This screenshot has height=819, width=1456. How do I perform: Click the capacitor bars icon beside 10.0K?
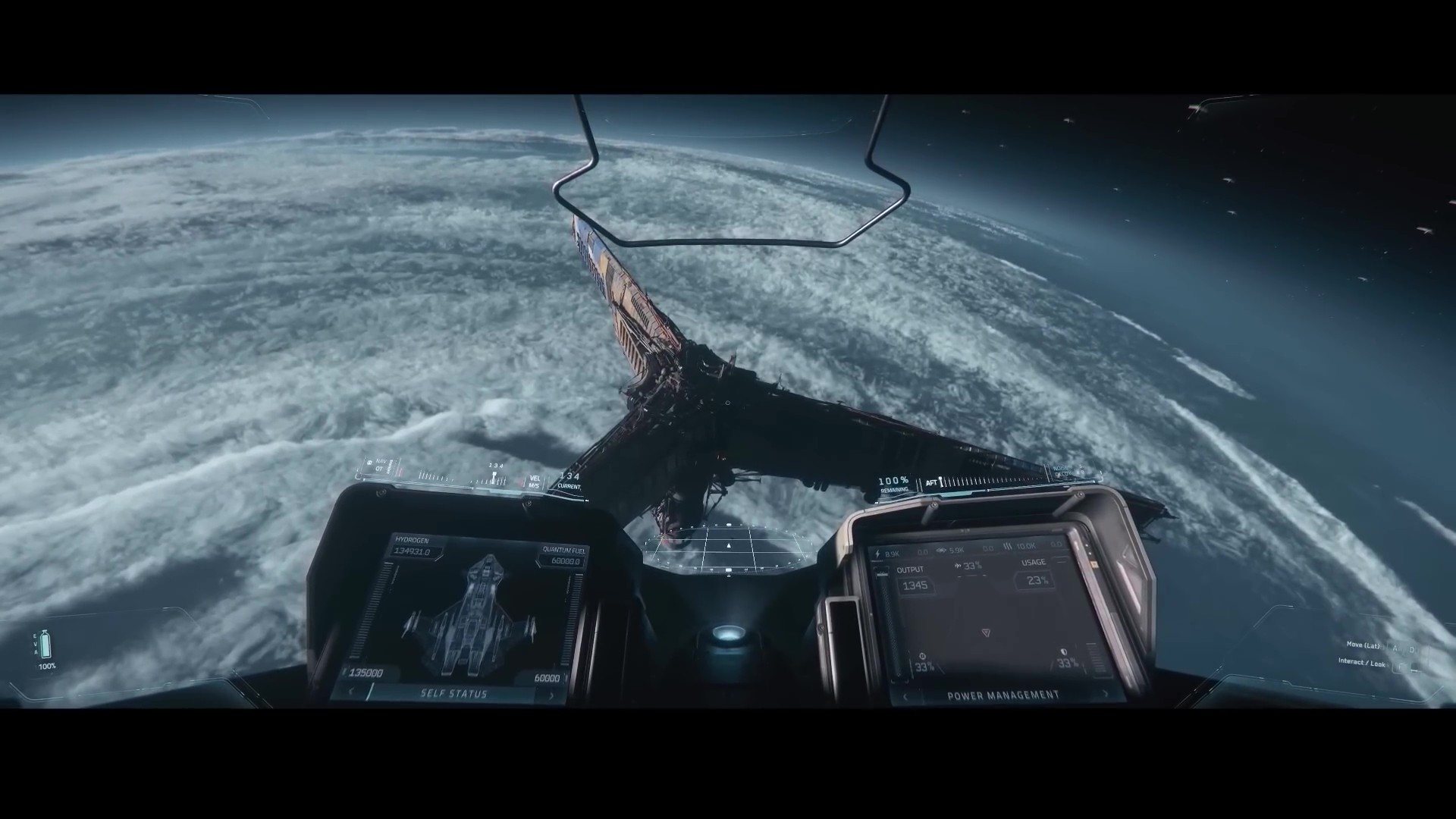[1009, 546]
